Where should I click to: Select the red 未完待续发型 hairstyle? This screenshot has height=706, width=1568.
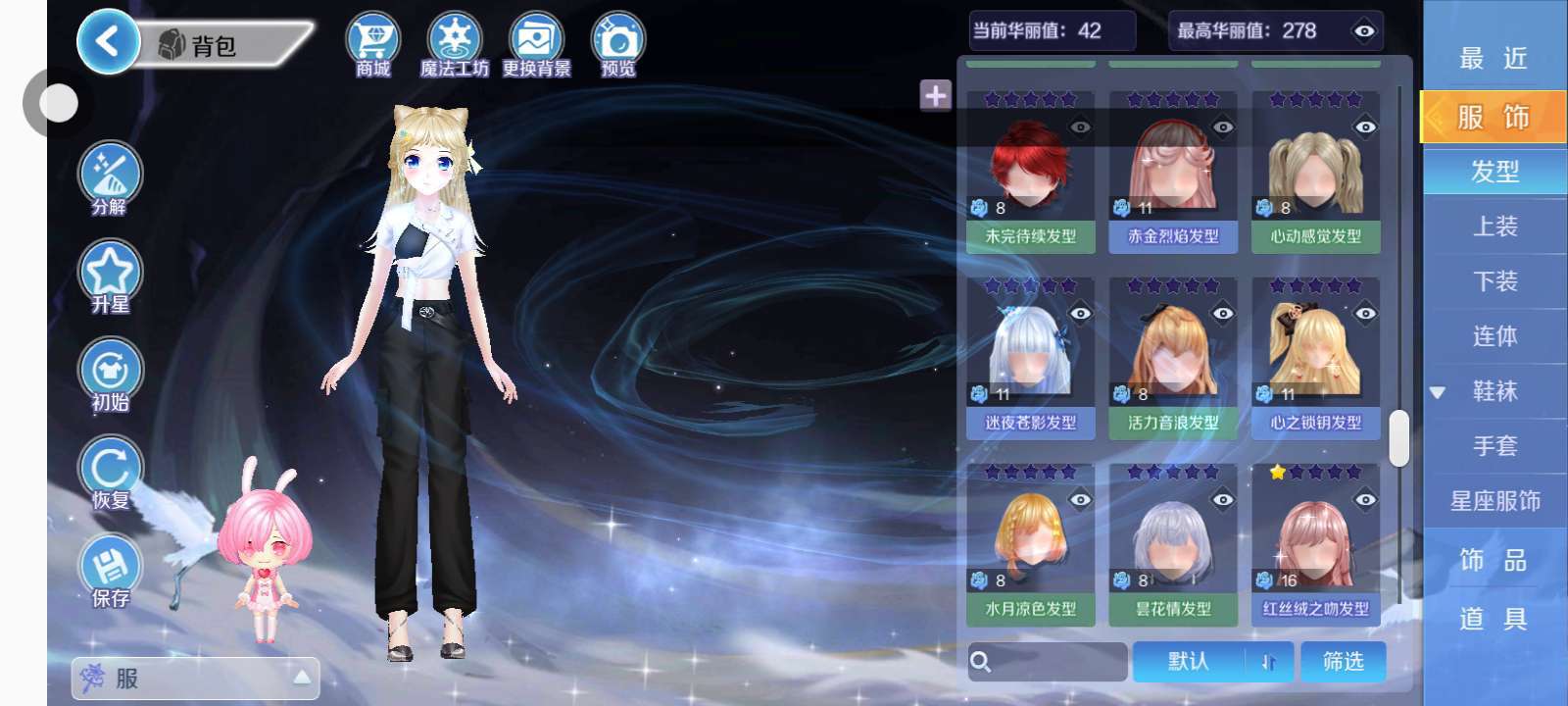[1030, 173]
